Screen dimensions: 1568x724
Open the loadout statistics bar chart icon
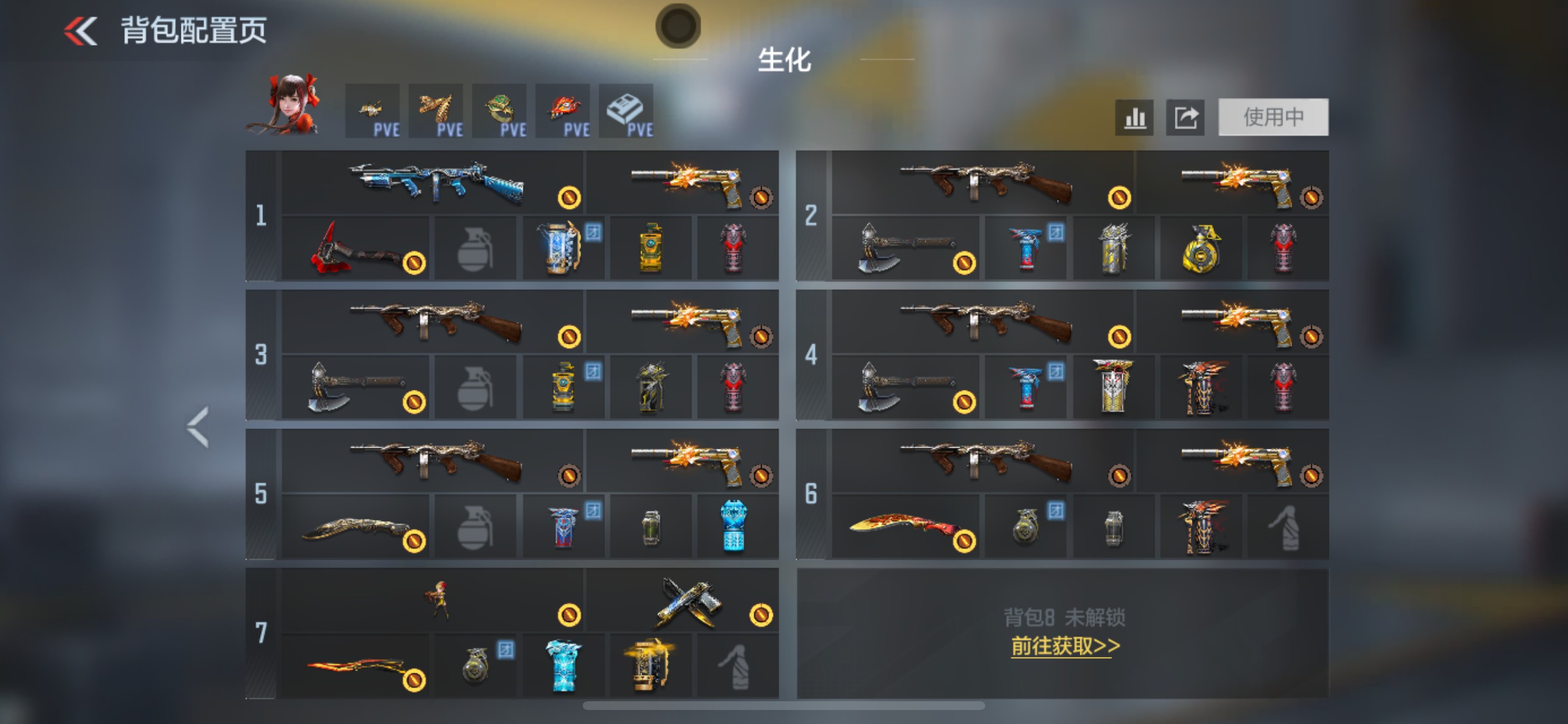tap(1134, 118)
